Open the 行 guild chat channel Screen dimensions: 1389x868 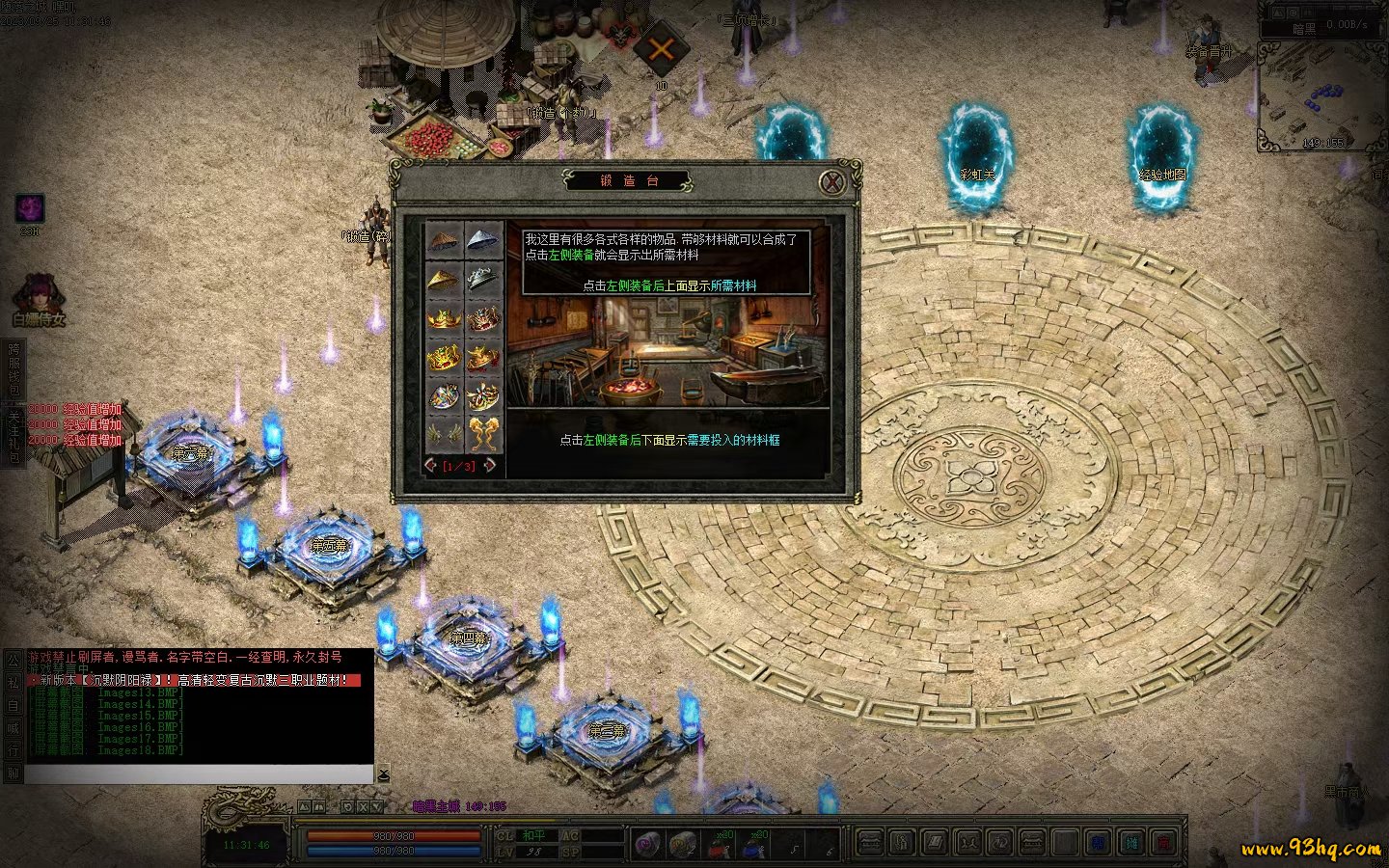tap(14, 750)
